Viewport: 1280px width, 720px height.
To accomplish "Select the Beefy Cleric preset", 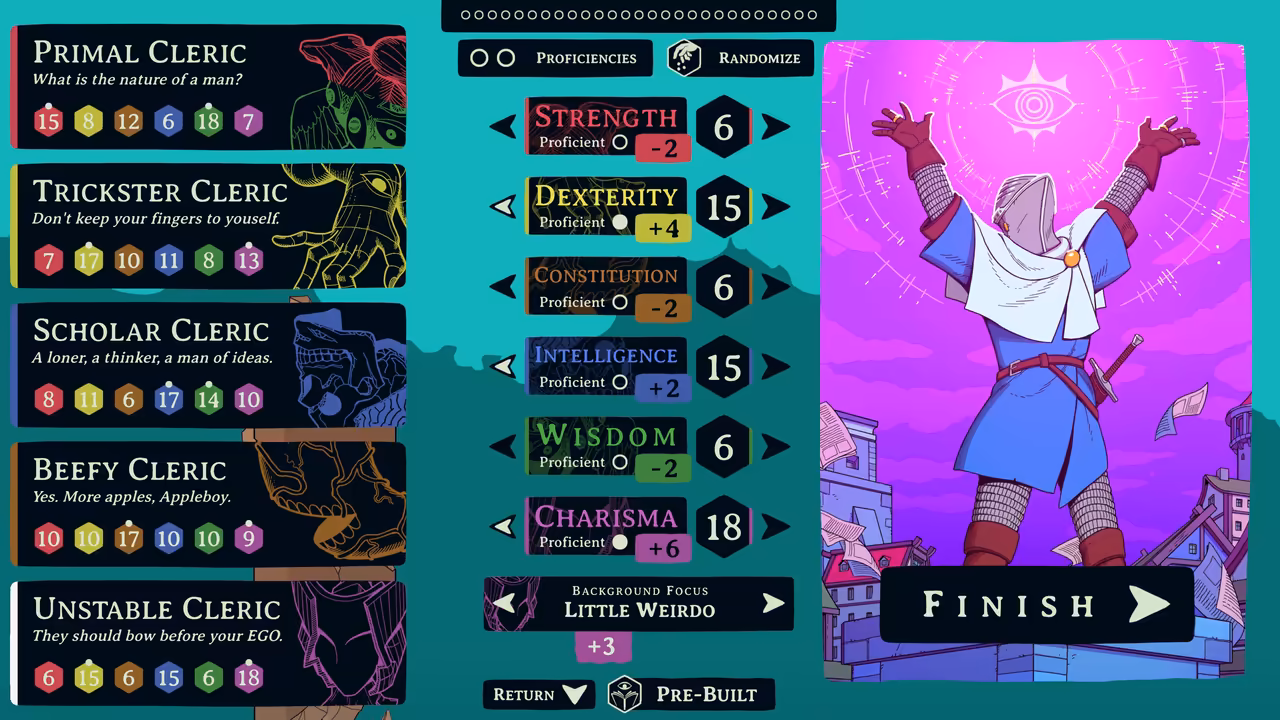I will [x=208, y=504].
